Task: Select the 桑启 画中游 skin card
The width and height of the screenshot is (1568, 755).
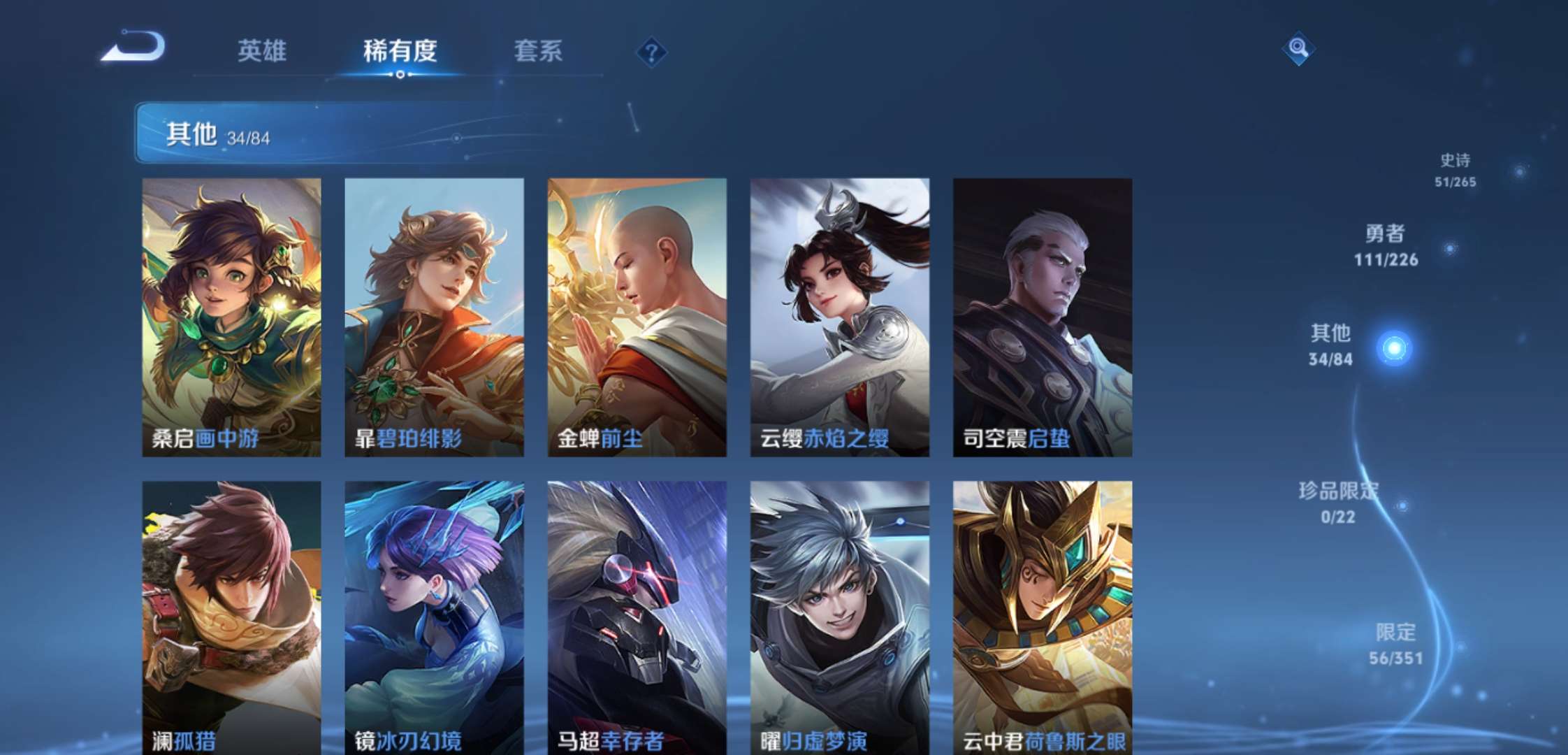Action: [231, 315]
